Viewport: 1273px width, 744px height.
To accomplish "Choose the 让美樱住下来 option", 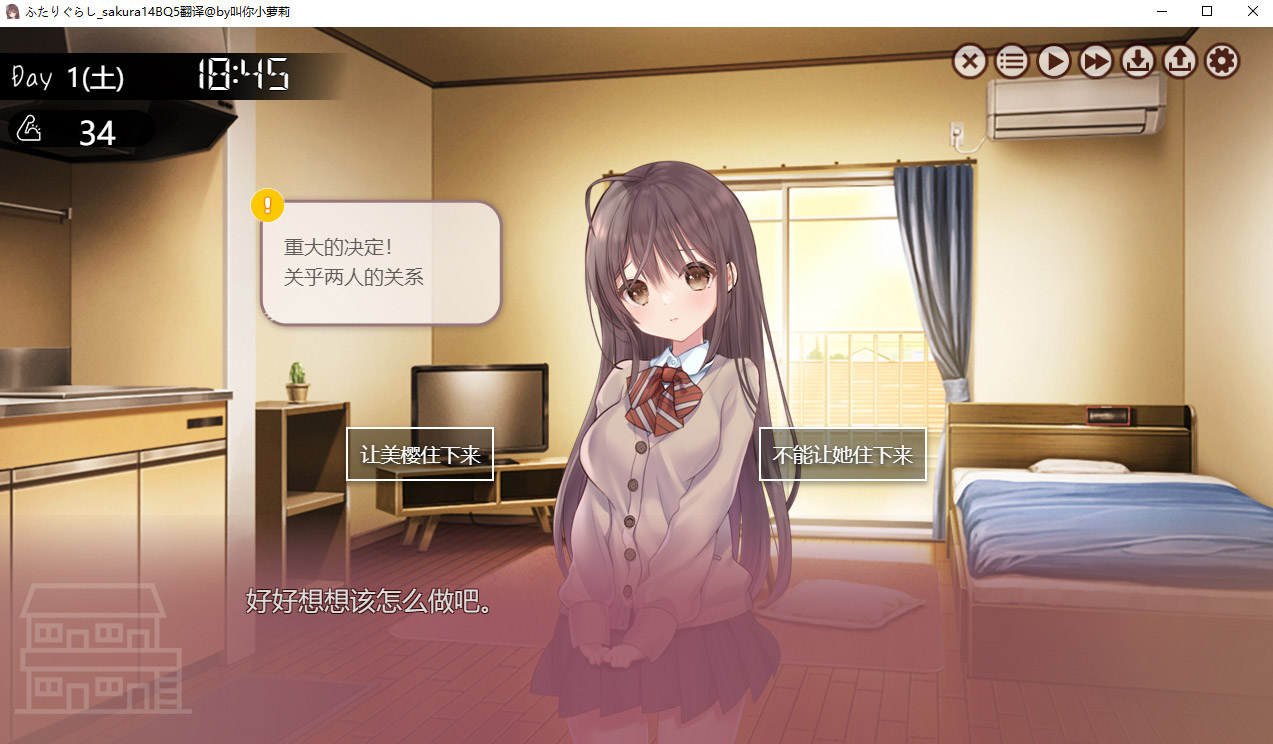I will 420,454.
